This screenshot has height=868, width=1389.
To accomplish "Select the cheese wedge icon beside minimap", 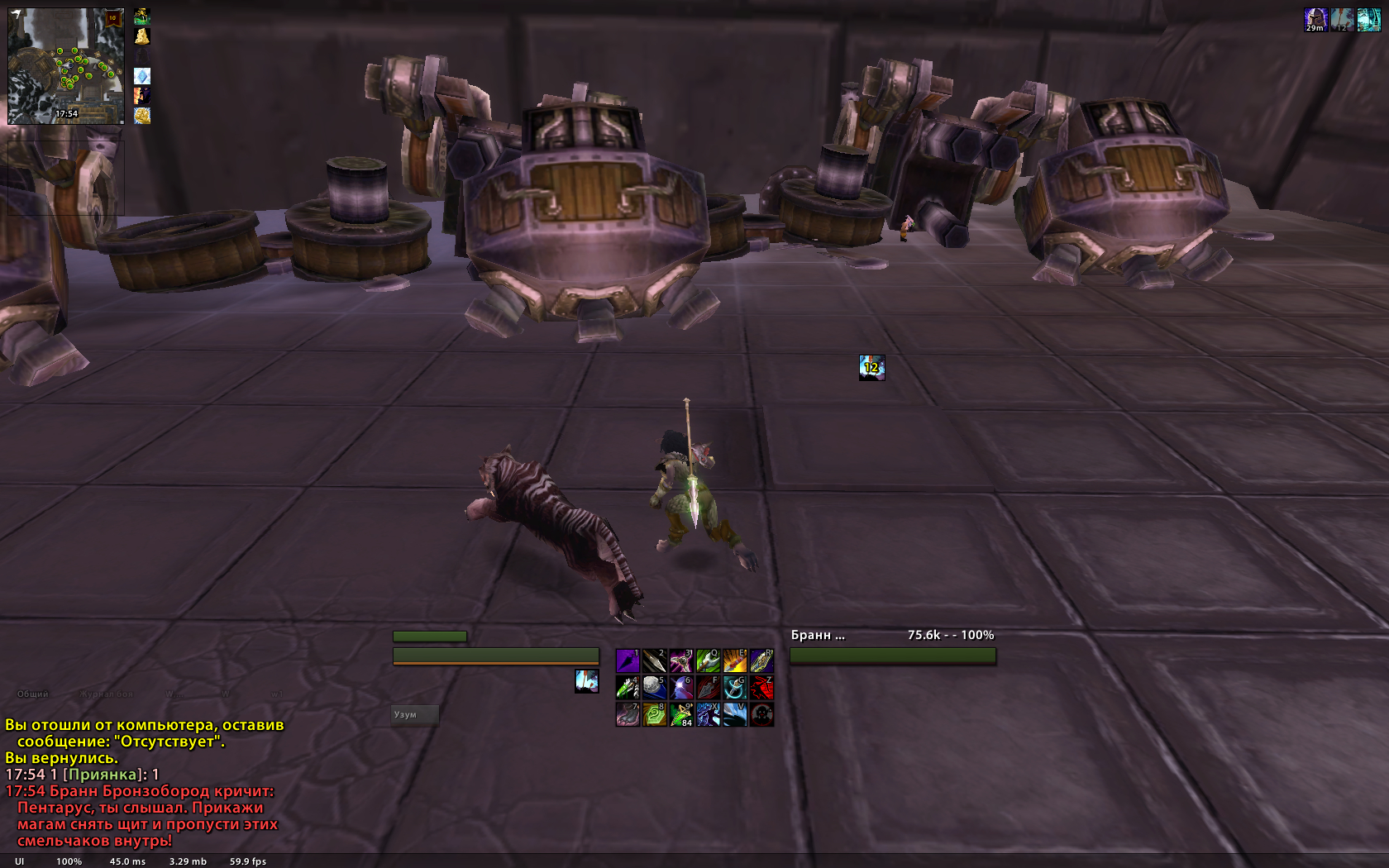I will pyautogui.click(x=142, y=36).
